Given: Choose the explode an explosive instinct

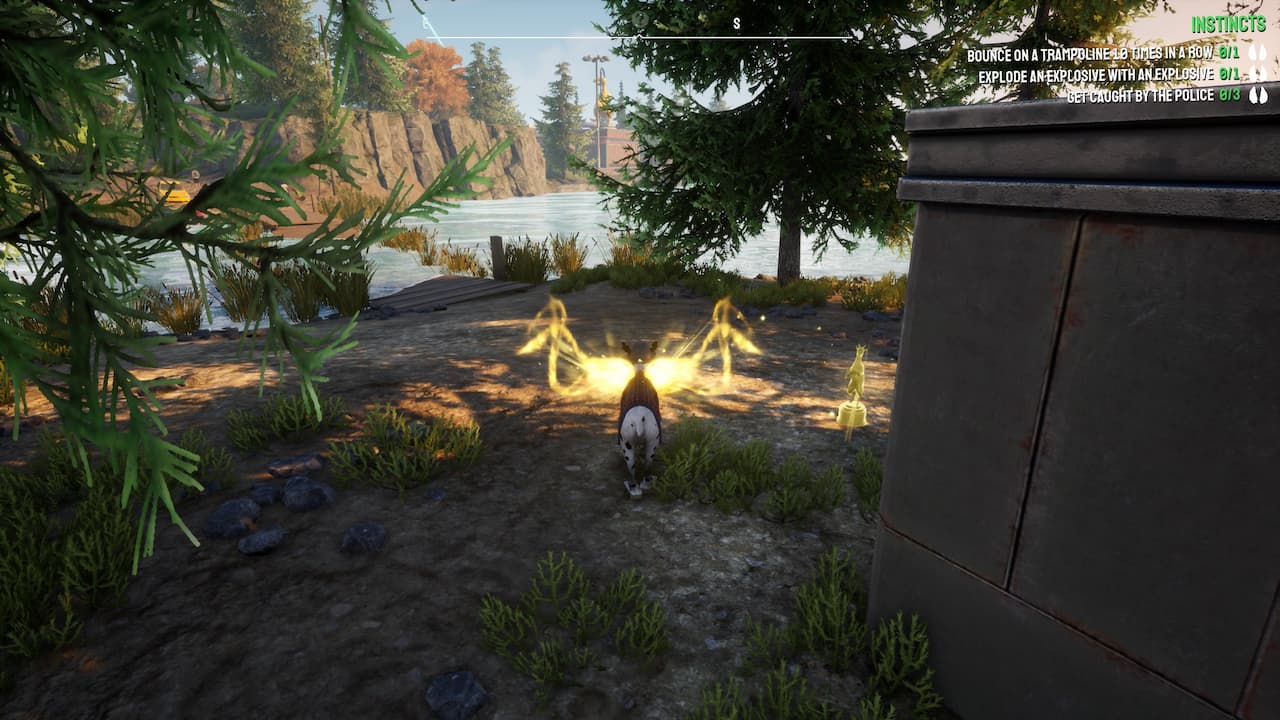Looking at the screenshot, I should 1096,75.
